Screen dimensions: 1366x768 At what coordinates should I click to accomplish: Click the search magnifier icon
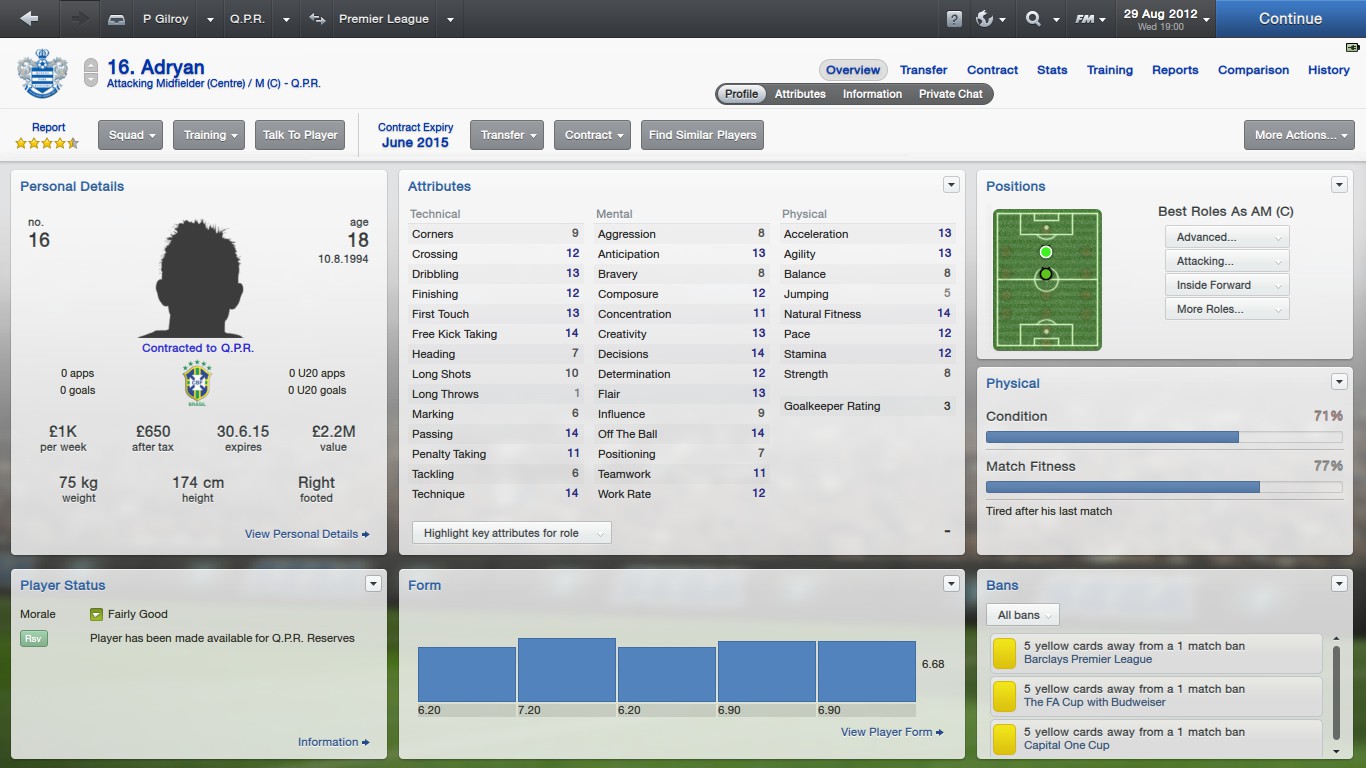[x=1033, y=19]
